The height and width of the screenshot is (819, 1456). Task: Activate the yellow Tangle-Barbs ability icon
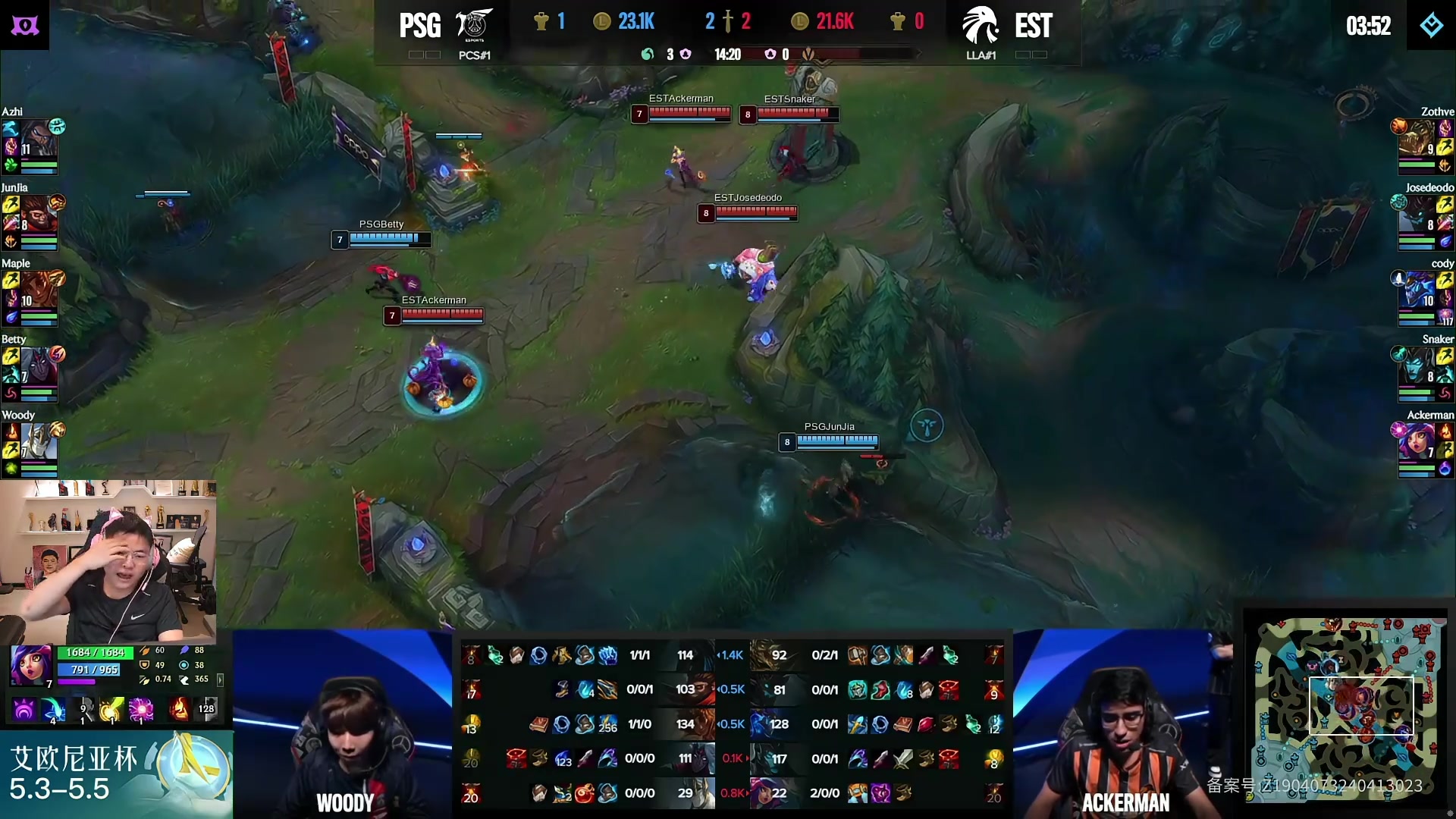click(112, 710)
